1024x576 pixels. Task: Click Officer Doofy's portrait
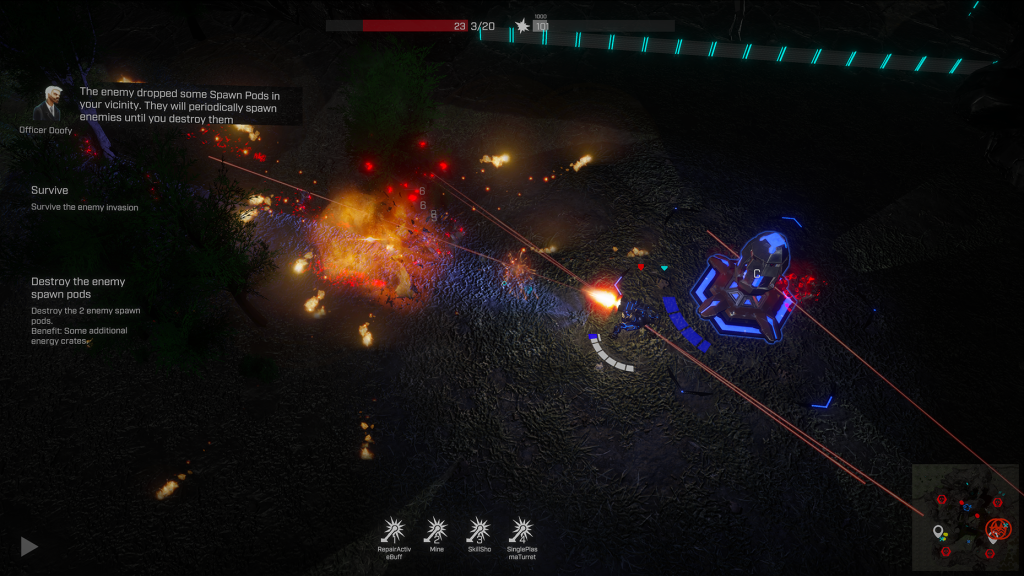click(46, 103)
